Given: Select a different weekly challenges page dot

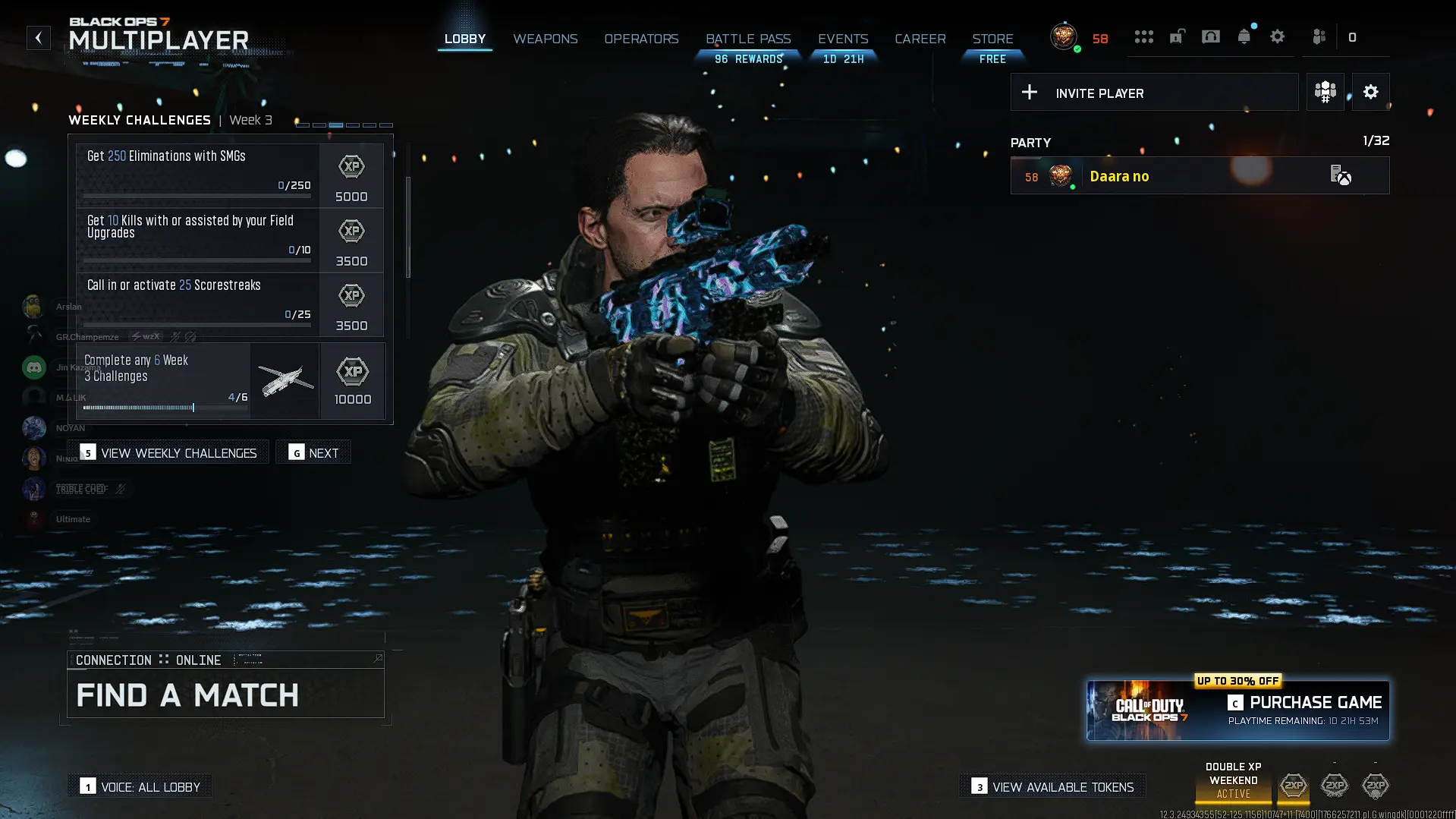Looking at the screenshot, I should [x=354, y=124].
